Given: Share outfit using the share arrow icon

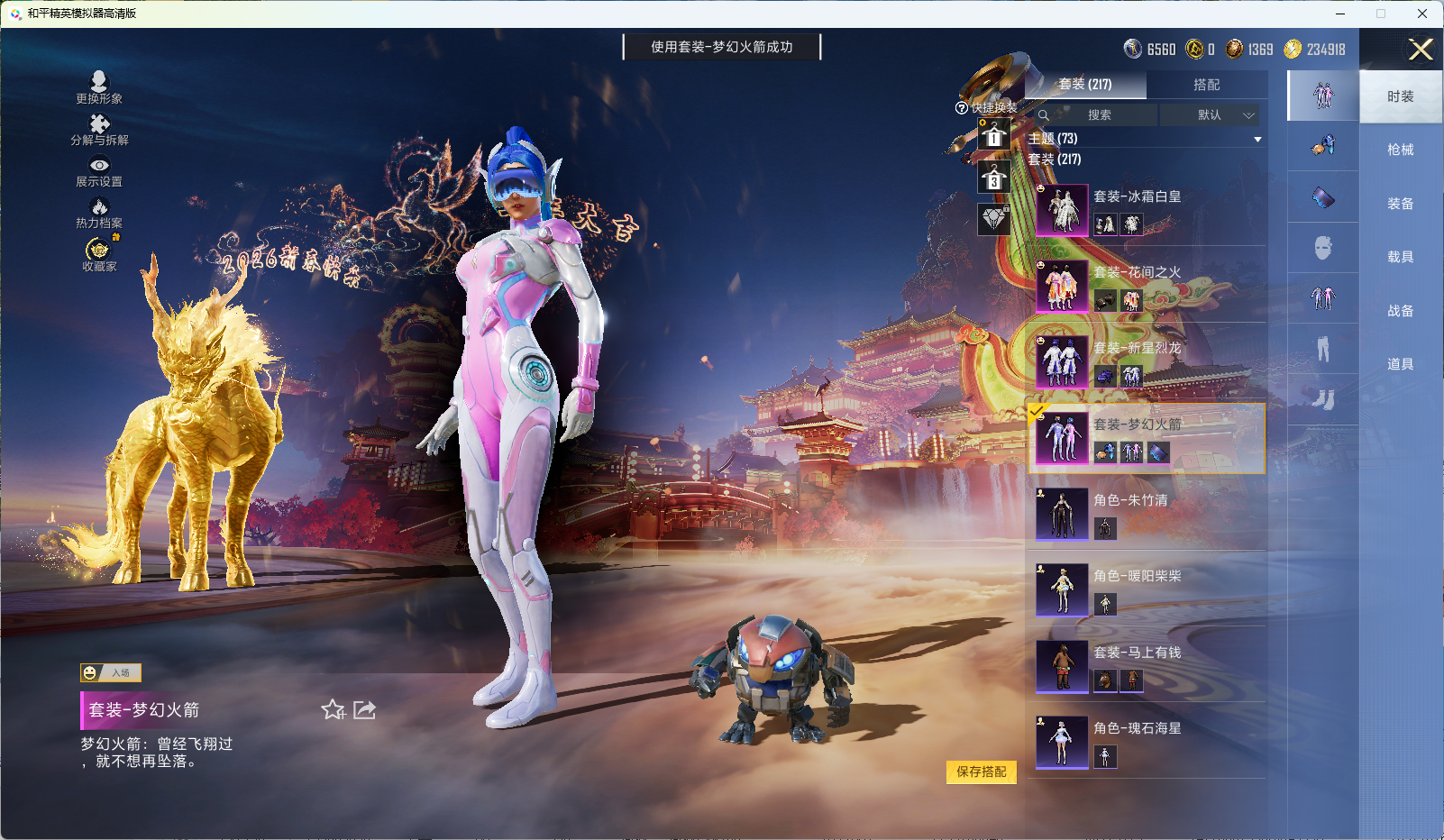Looking at the screenshot, I should (x=364, y=710).
